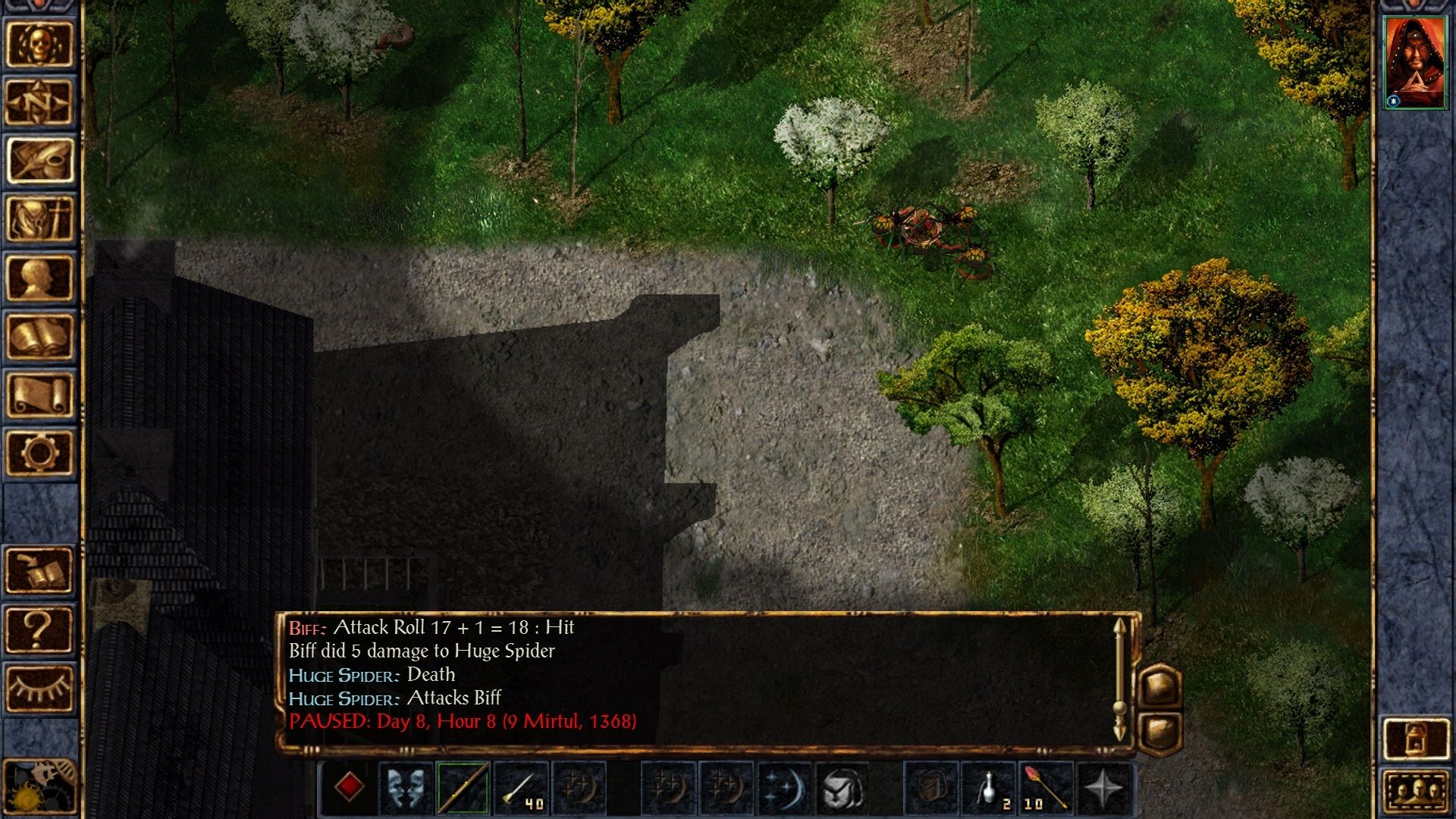The image size is (1456, 819).
Task: Open the inventory screen button
Action: pos(39,219)
